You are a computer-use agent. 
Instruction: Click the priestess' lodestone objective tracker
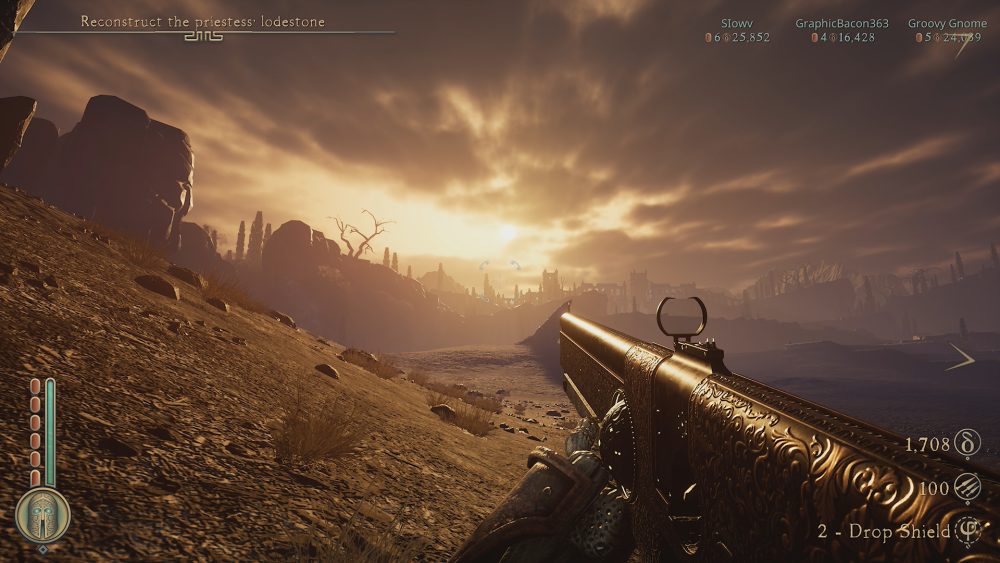click(x=203, y=21)
